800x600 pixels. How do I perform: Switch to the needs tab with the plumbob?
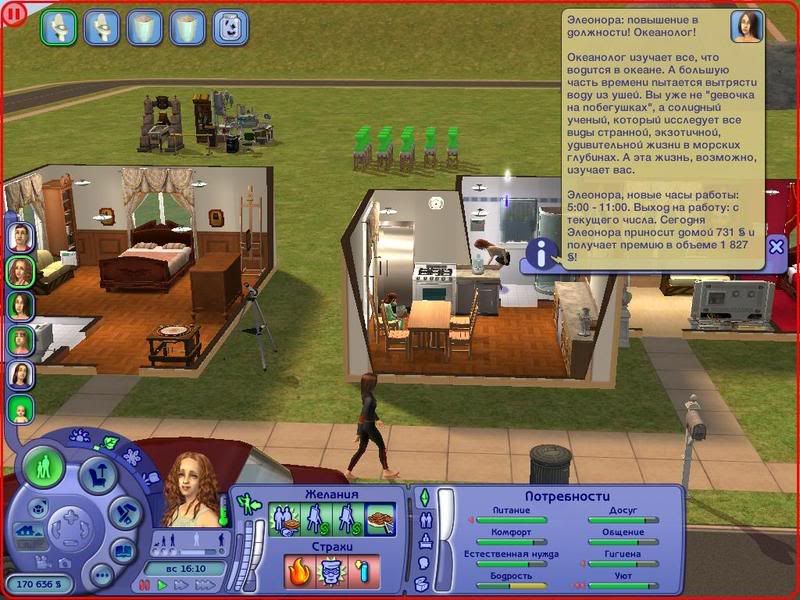tap(423, 497)
